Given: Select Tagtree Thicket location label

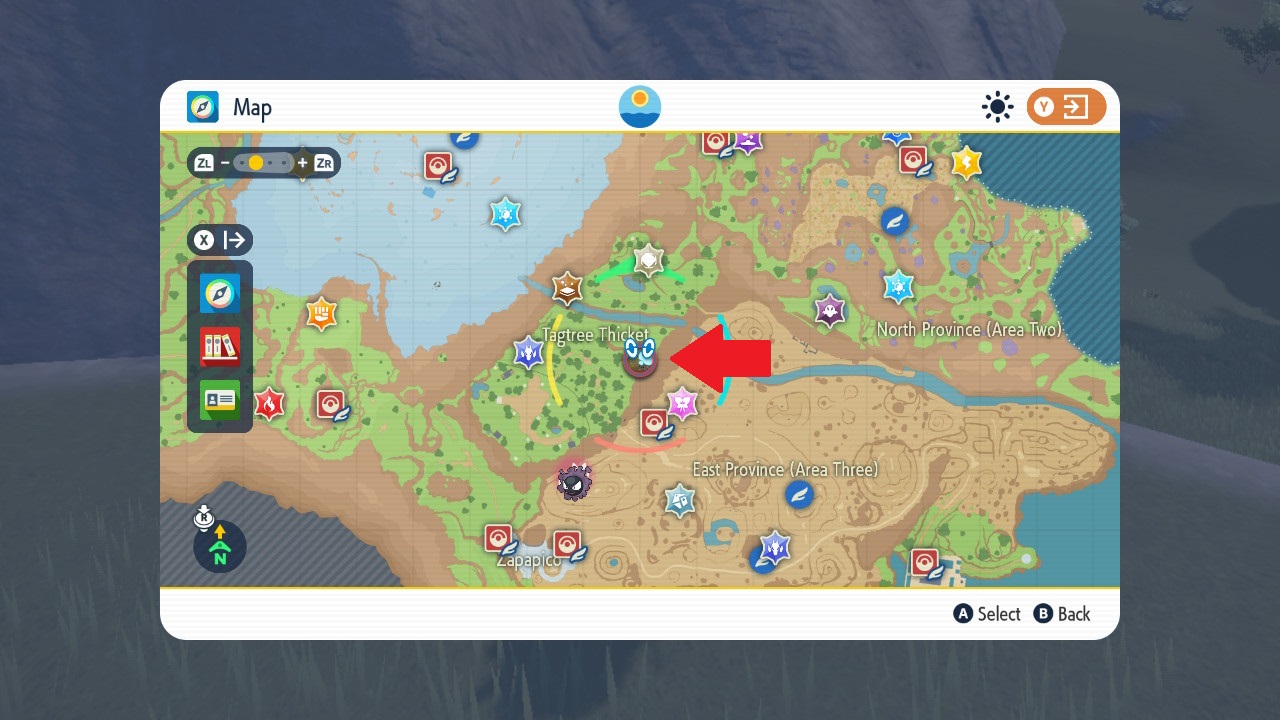Looking at the screenshot, I should [597, 335].
